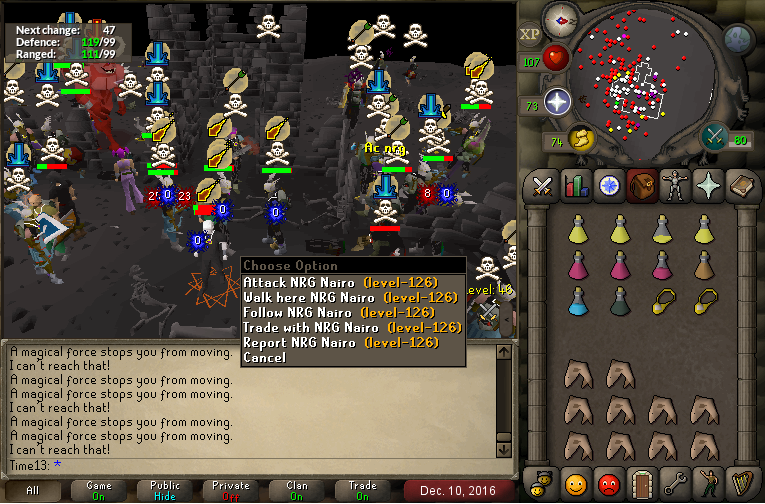Click the compass to face north
This screenshot has width=765, height=504.
561,20
